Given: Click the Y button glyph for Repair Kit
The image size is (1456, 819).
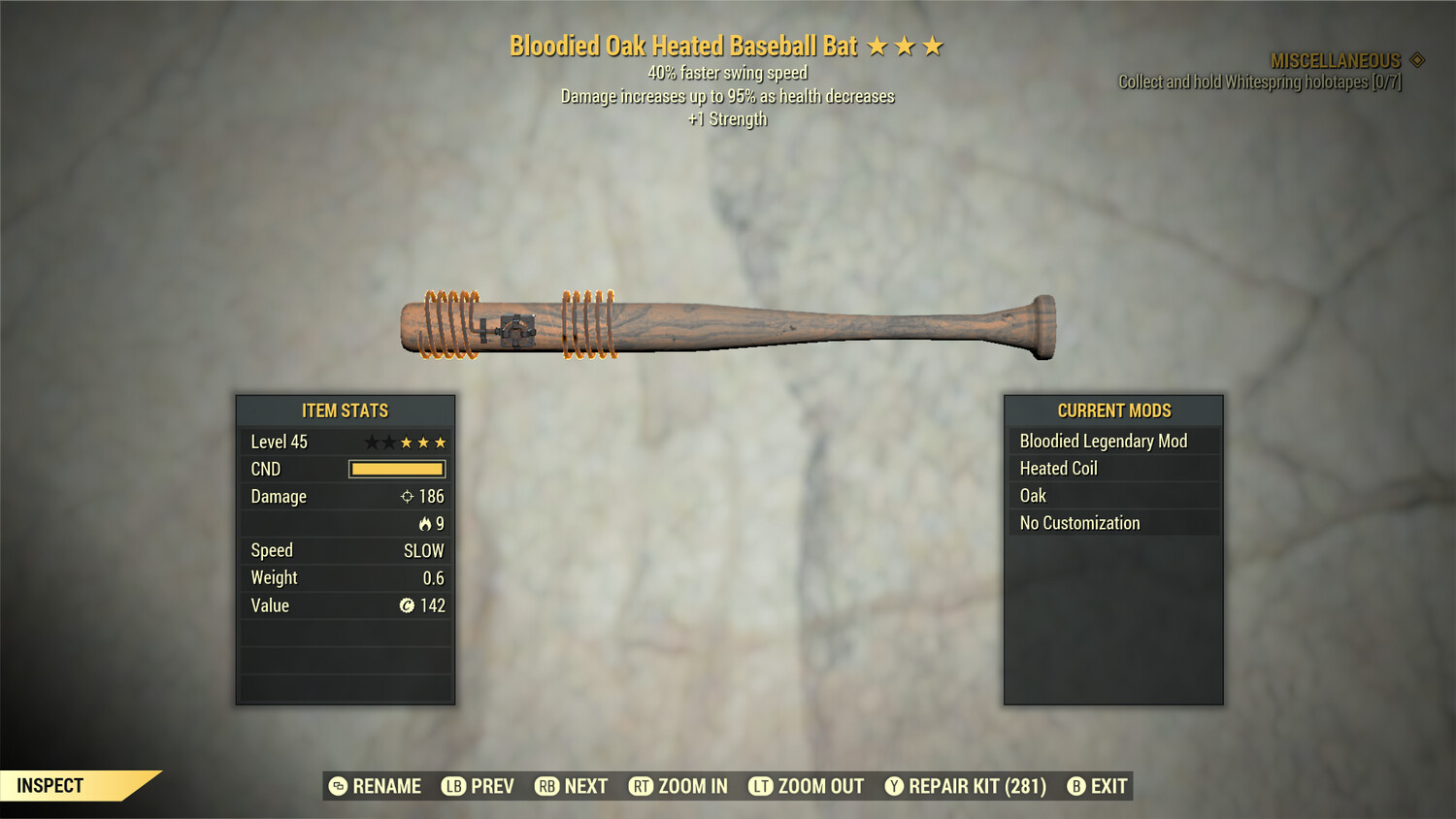Looking at the screenshot, I should coord(894,786).
